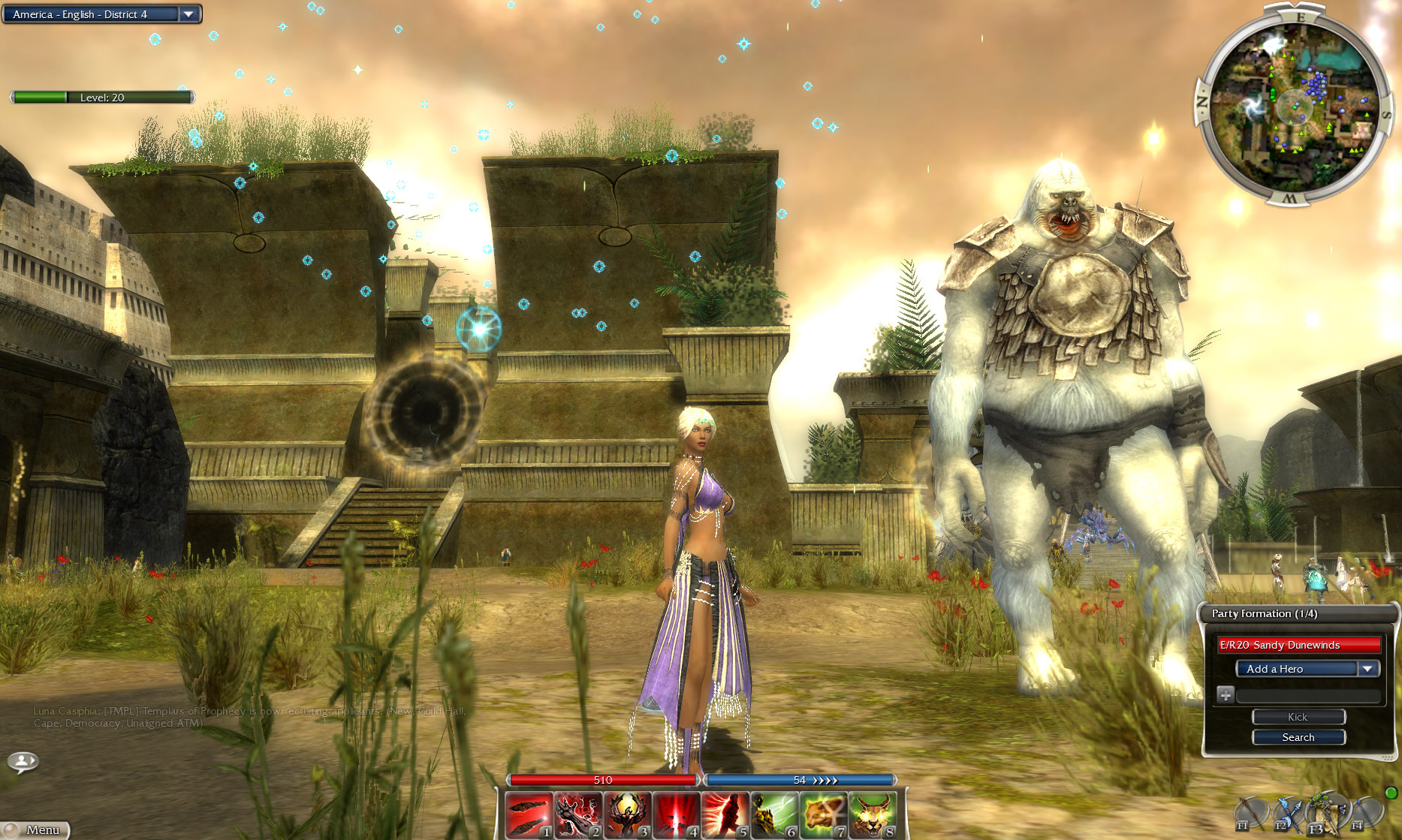This screenshot has width=1402, height=840.
Task: Open the district selection dropdown
Action: pyautogui.click(x=188, y=14)
